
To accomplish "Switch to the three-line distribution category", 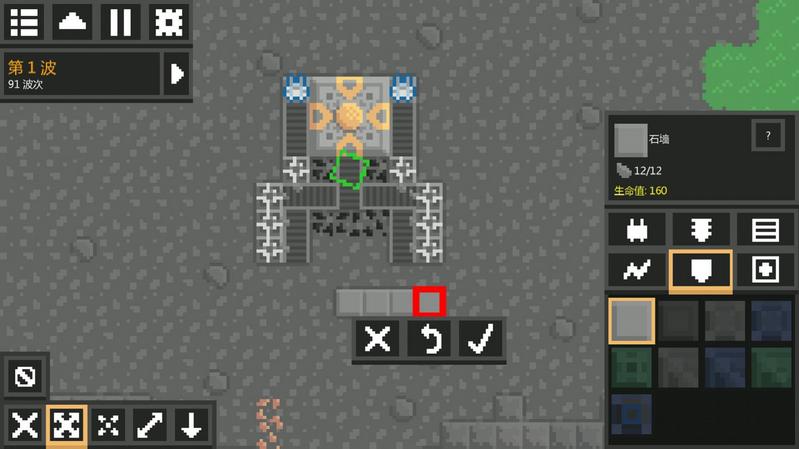I will [765, 230].
